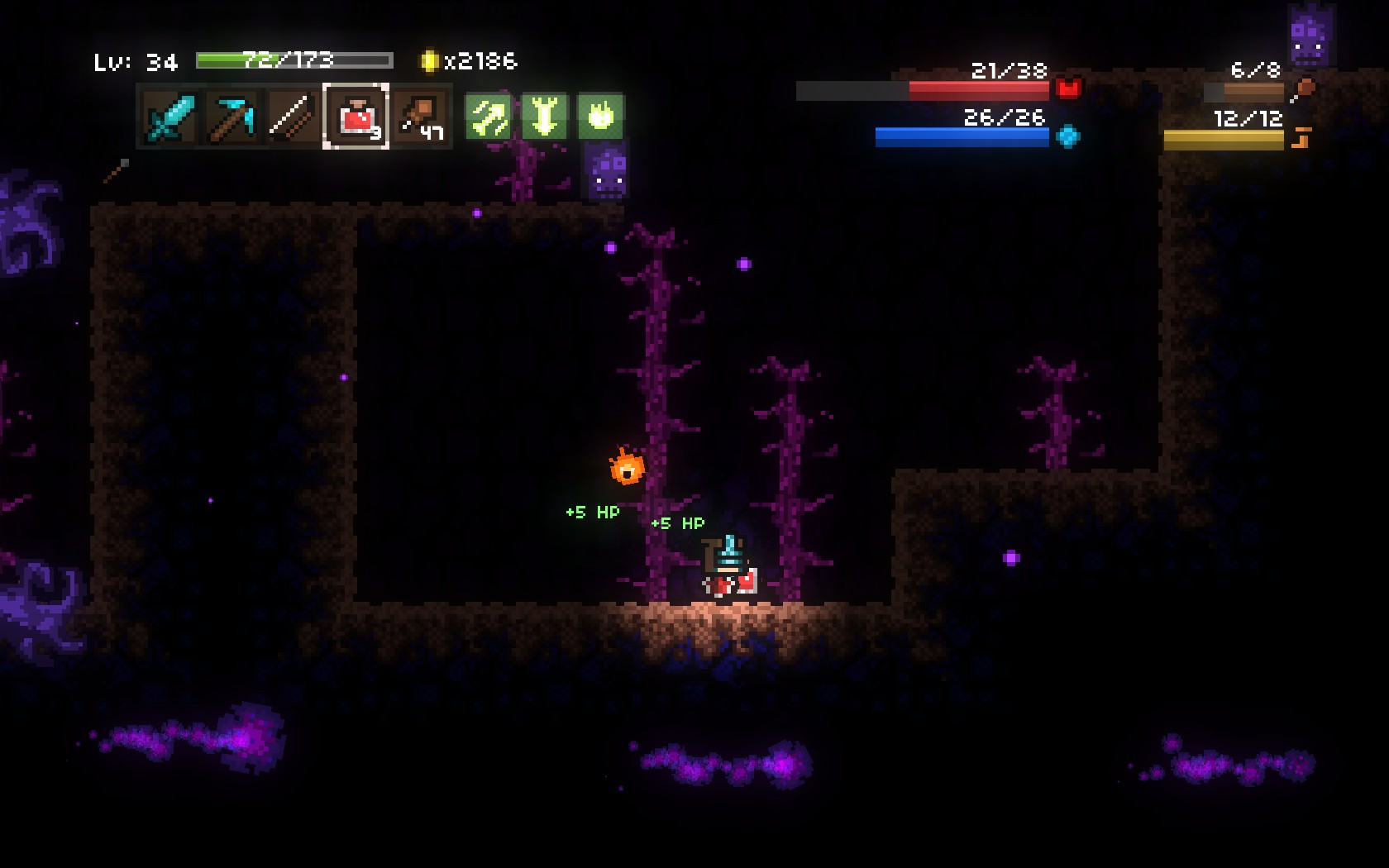The image size is (1389, 868).
Task: Trigger the downward sword strike skill
Action: 544,117
